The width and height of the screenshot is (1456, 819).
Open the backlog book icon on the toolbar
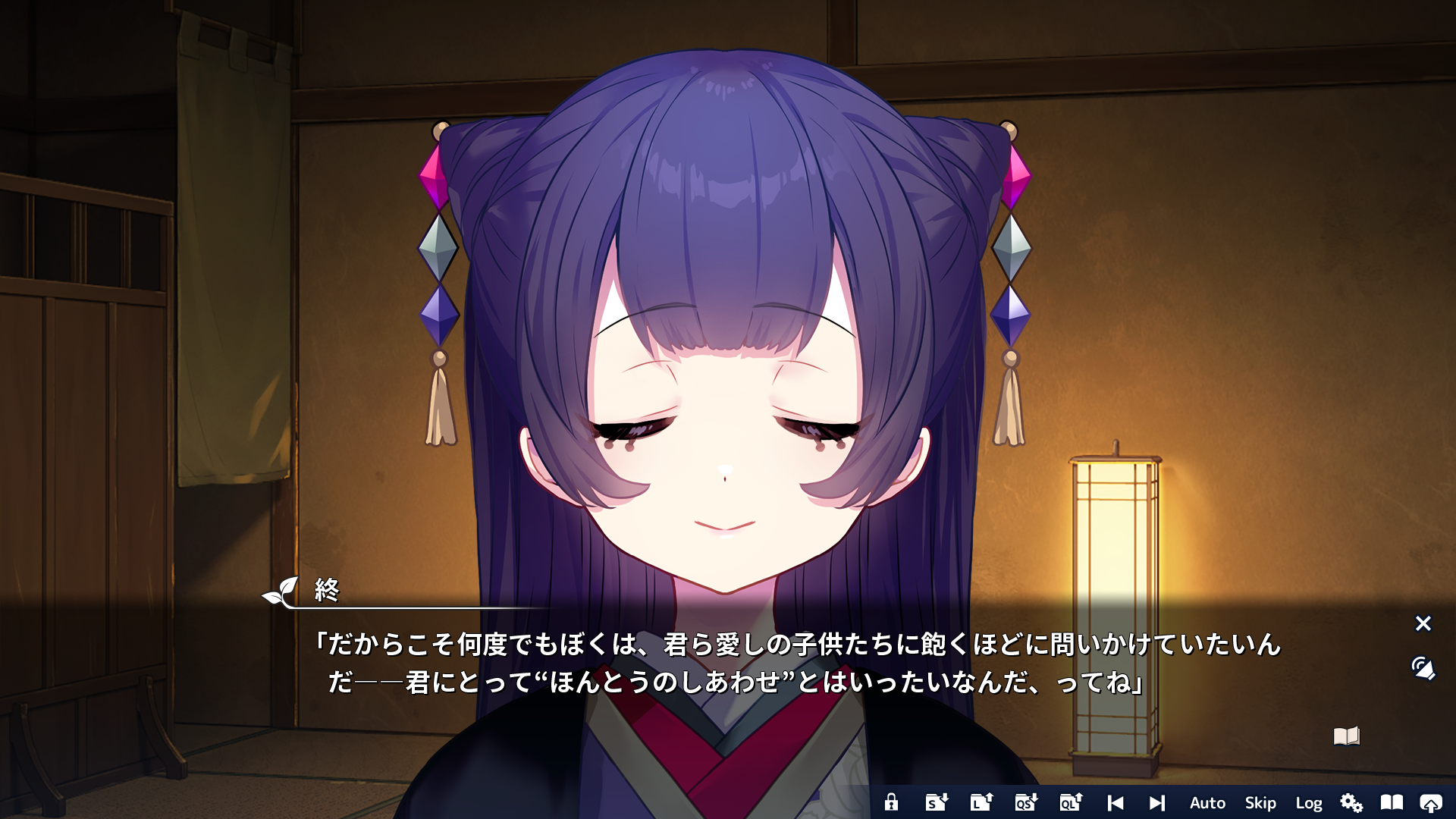(x=1392, y=802)
